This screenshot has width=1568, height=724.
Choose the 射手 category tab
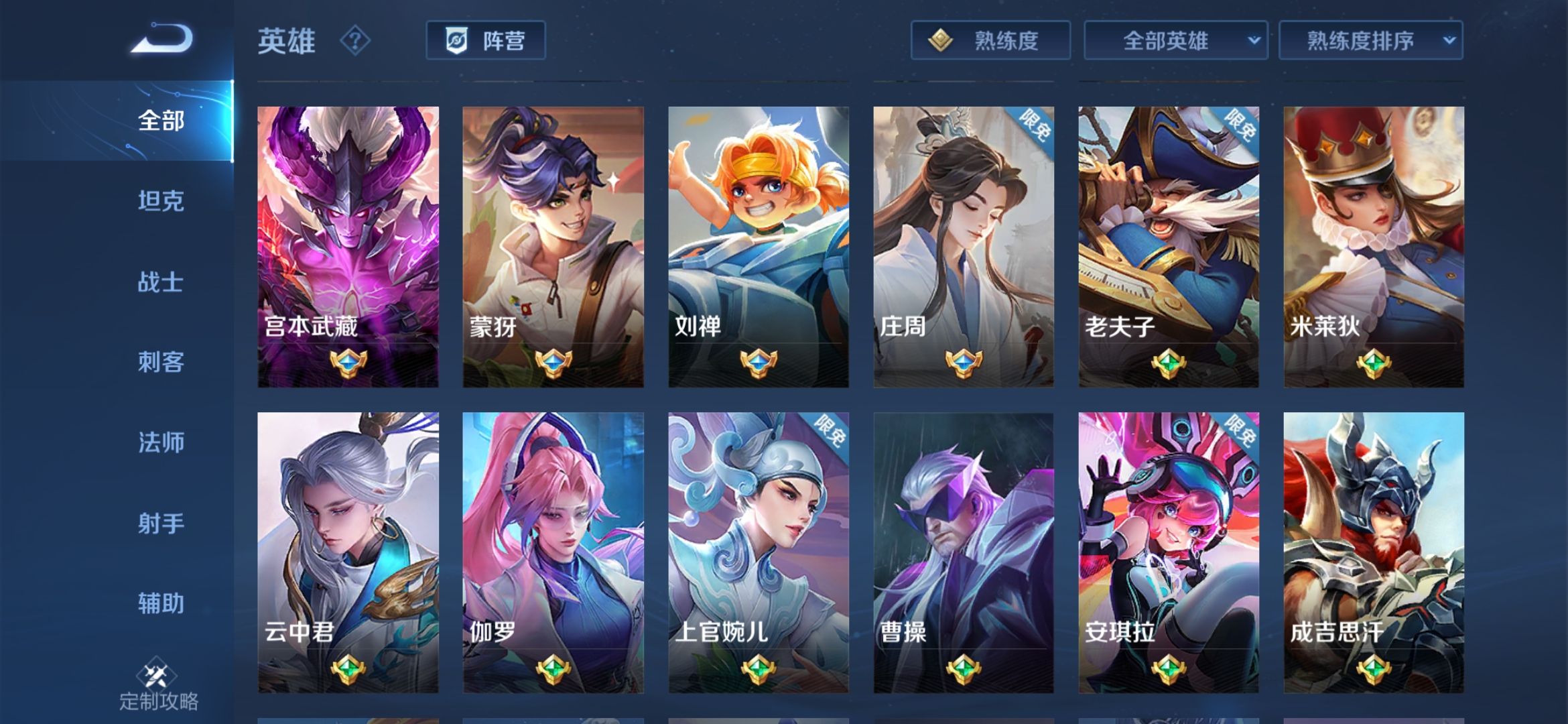coord(161,523)
